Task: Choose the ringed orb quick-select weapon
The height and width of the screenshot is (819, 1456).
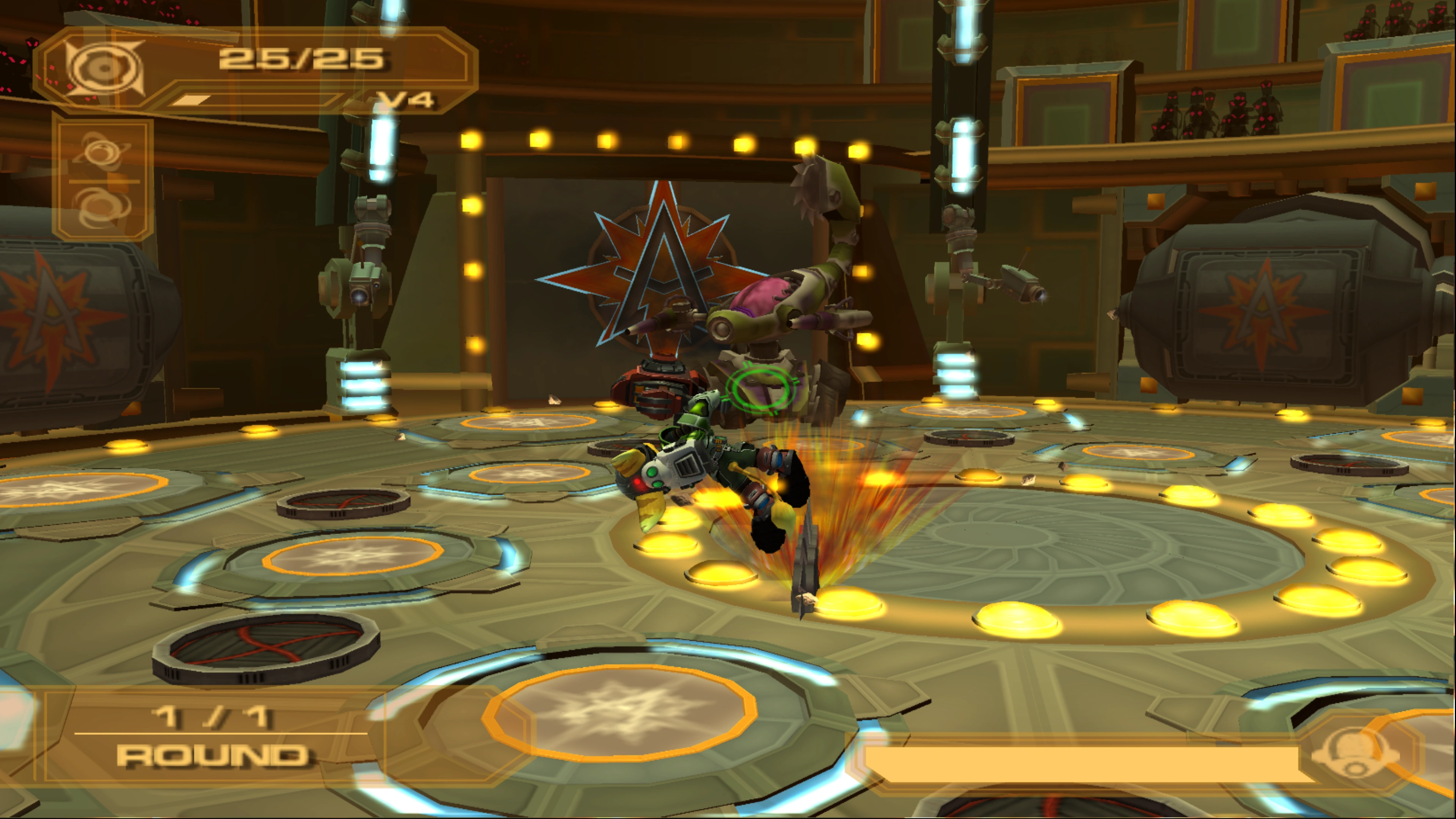Action: (103, 150)
